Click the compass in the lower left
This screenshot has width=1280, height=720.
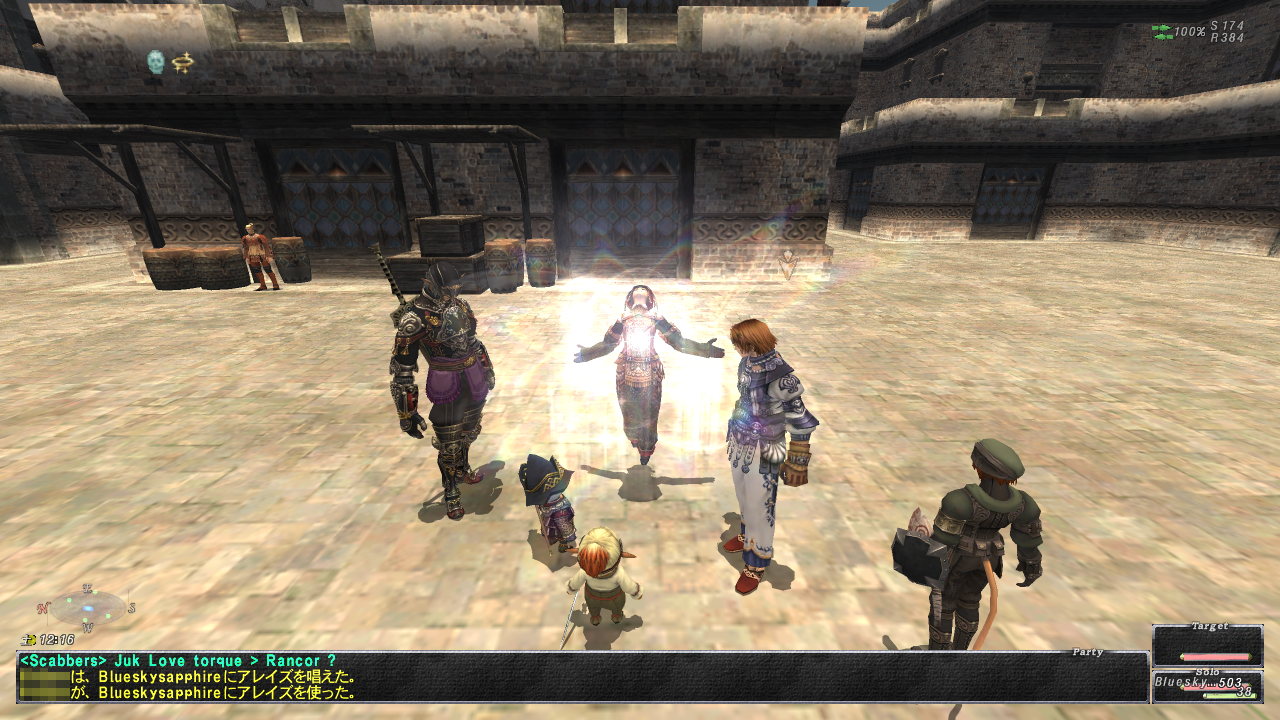pos(88,607)
